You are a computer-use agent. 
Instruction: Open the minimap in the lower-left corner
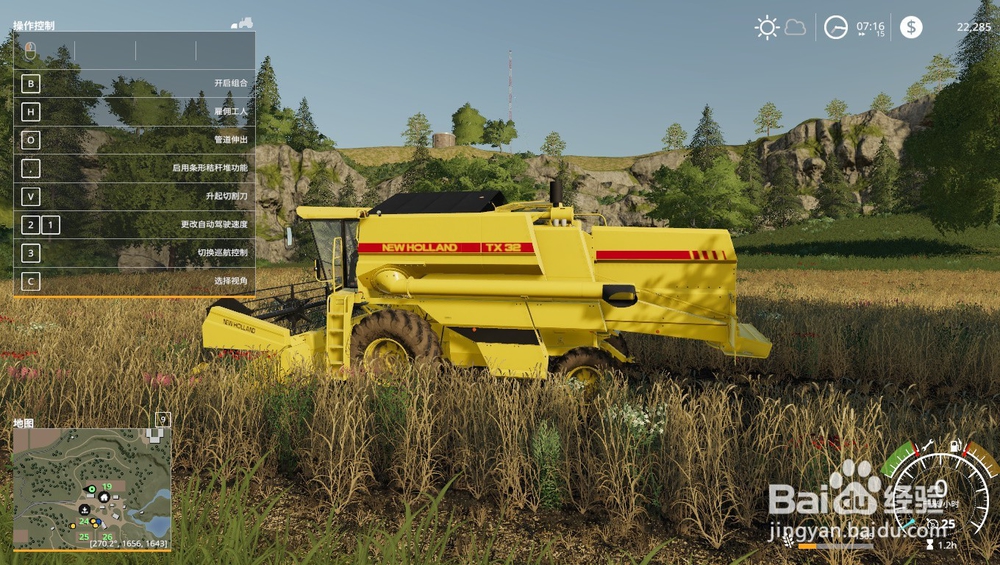(91, 488)
